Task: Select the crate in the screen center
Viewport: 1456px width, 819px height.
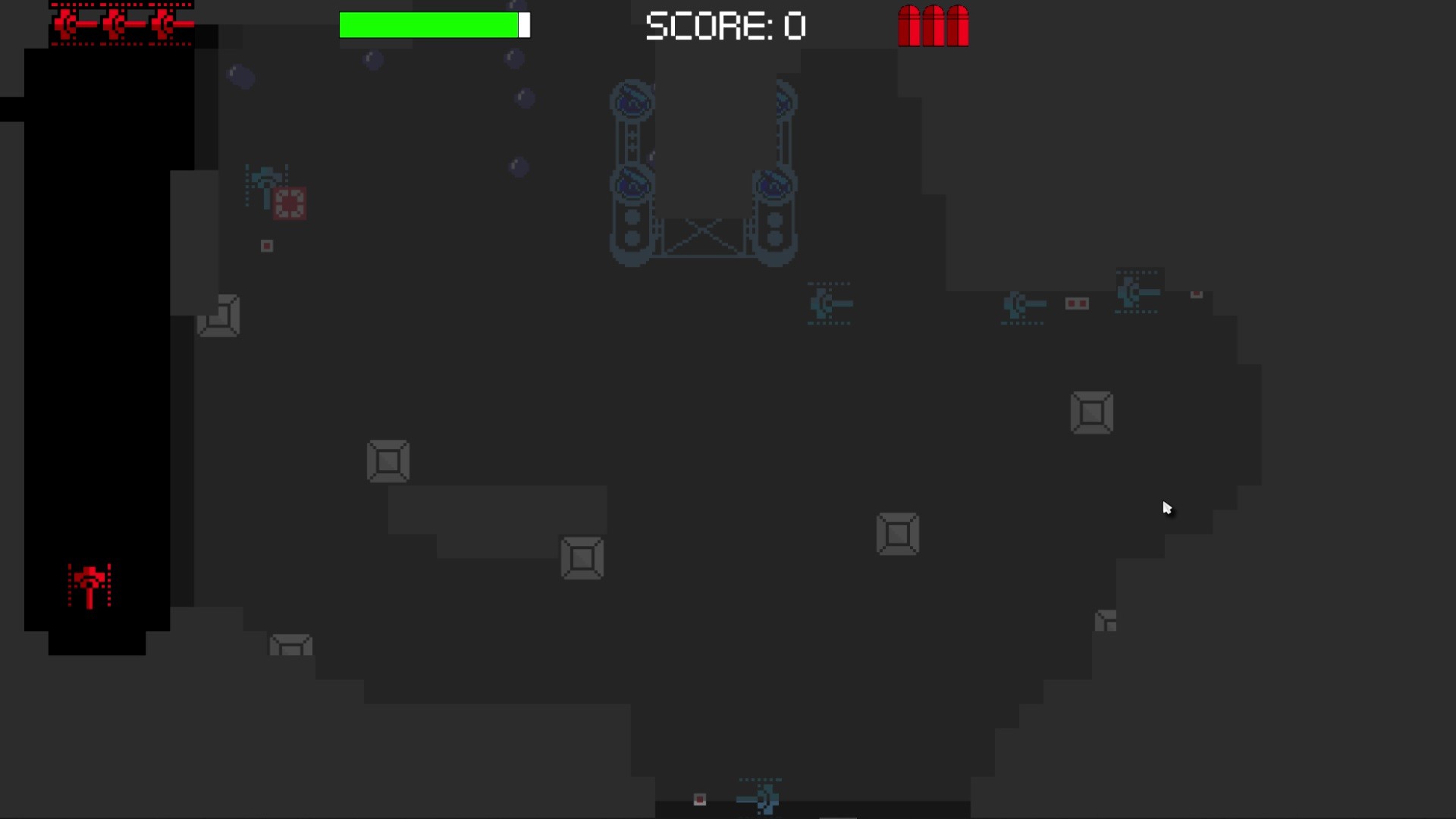Action: click(x=899, y=534)
